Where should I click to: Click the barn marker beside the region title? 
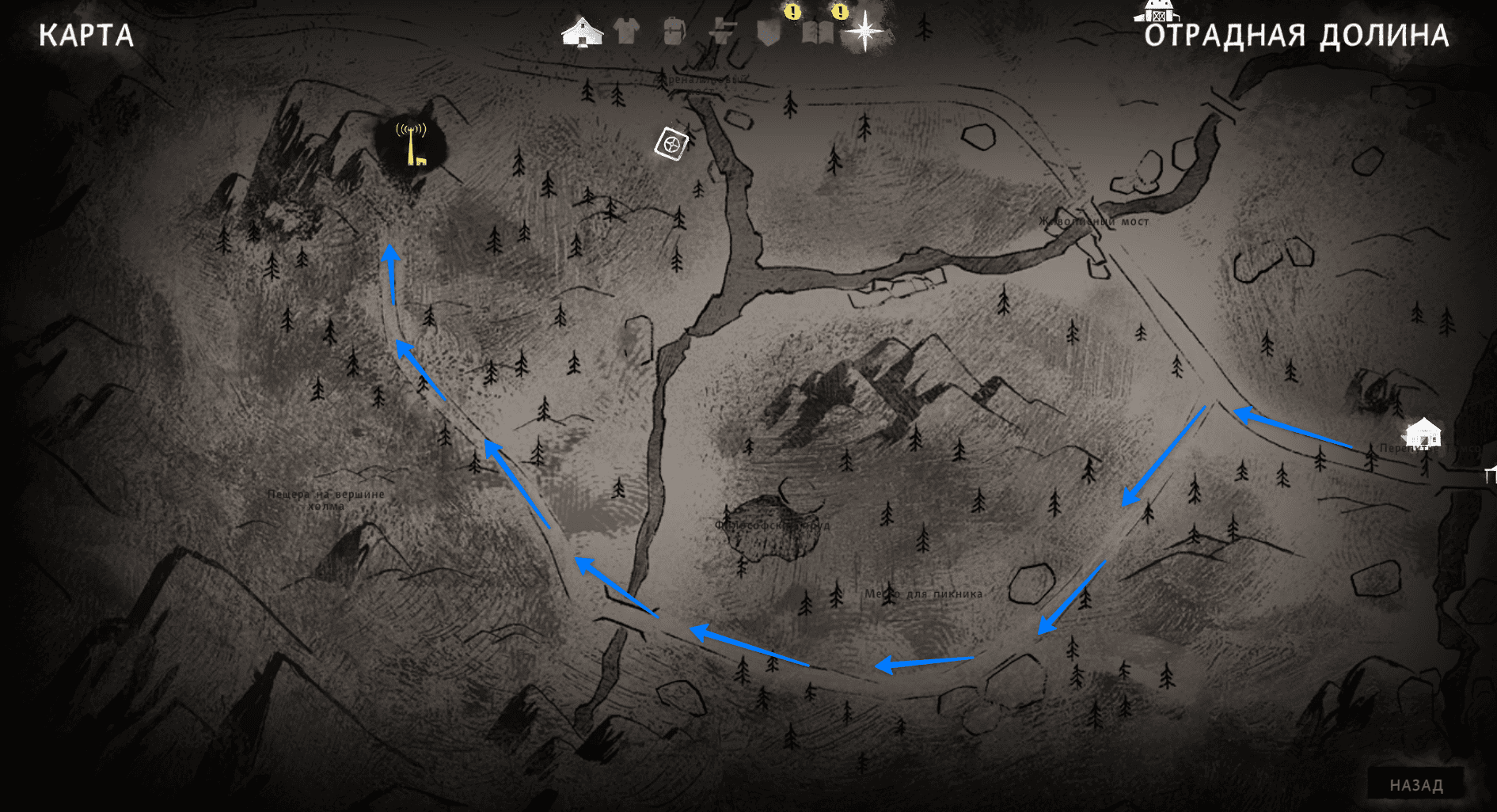(x=1157, y=11)
